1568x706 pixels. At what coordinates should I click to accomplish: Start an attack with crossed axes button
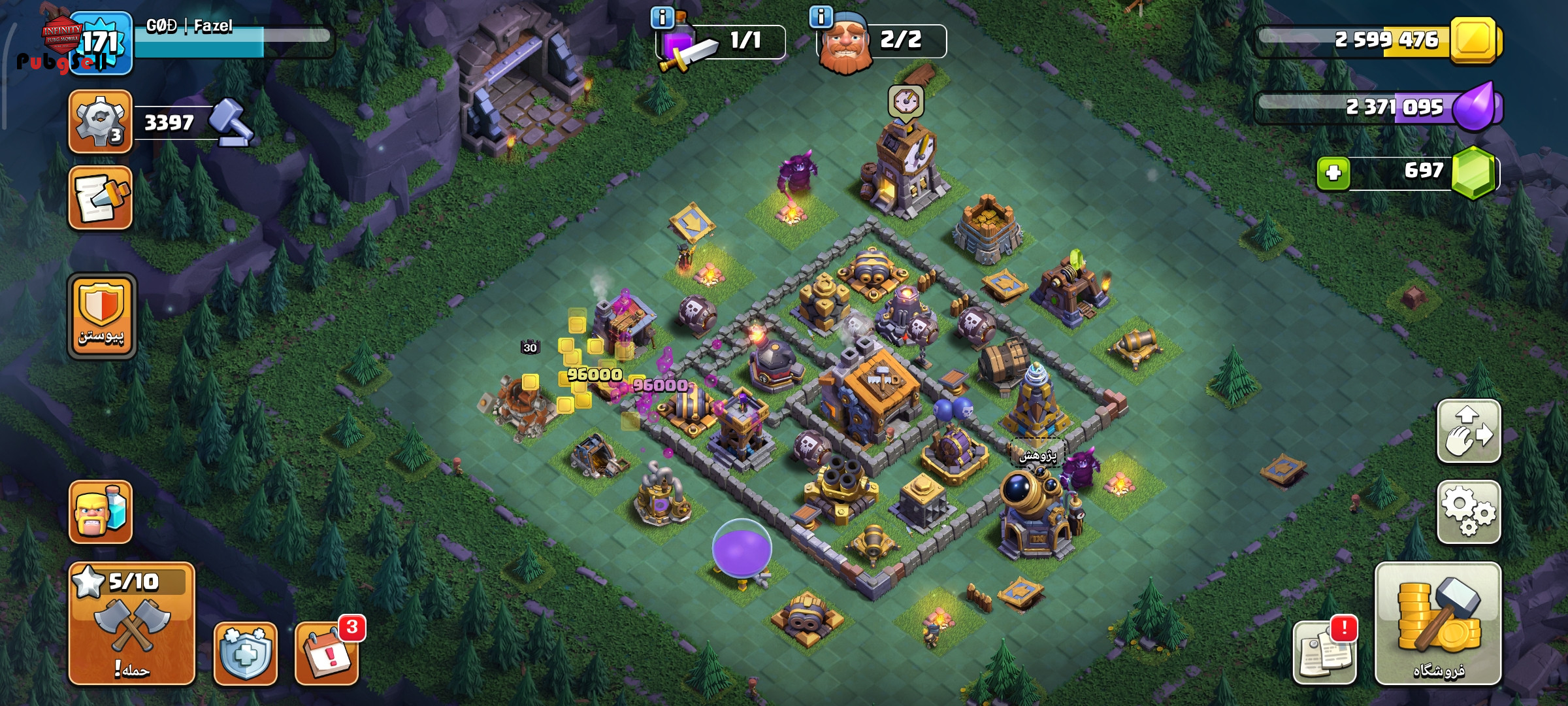click(132, 624)
